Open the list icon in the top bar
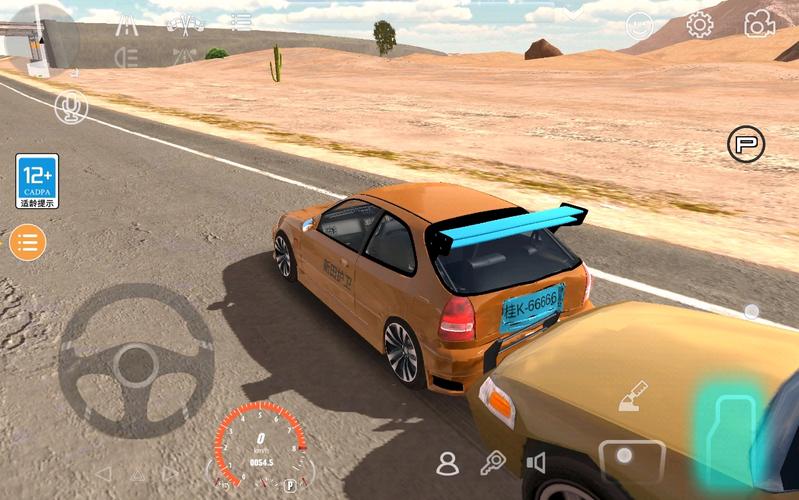 [241, 21]
